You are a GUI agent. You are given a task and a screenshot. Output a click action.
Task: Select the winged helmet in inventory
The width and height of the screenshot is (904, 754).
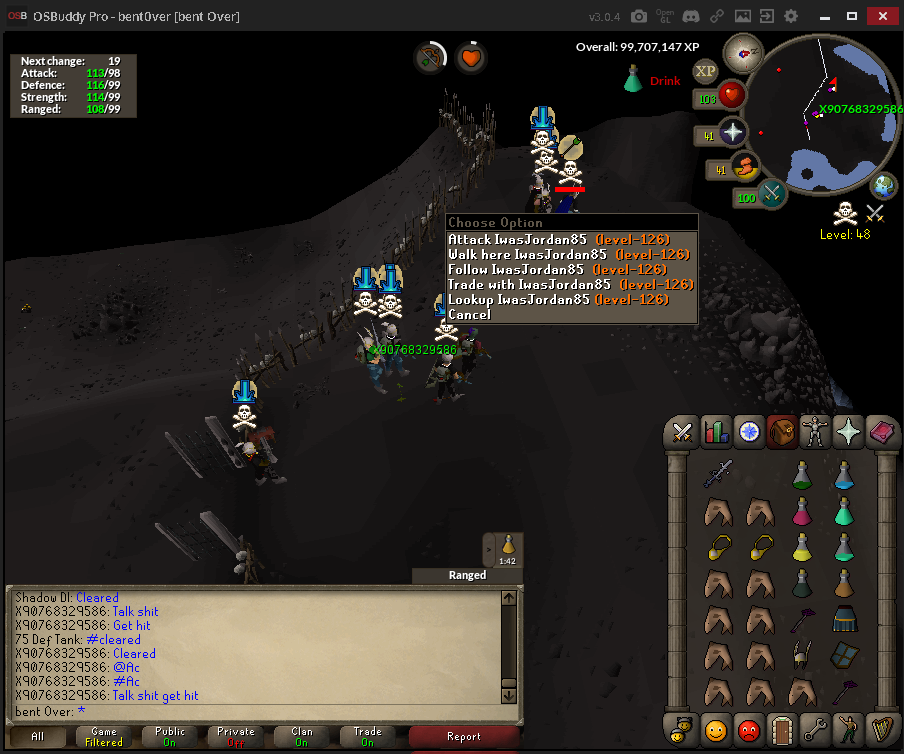point(801,654)
